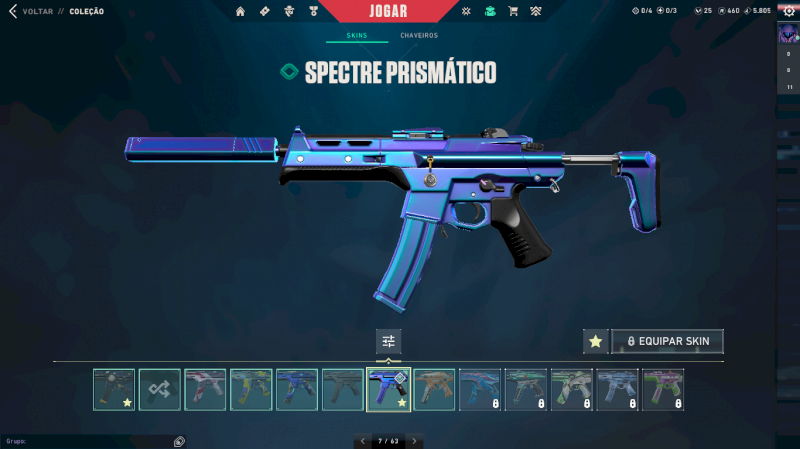Equip skin with EQUIPAR SKIN button
Viewport: 800px width, 449px height.
point(667,342)
